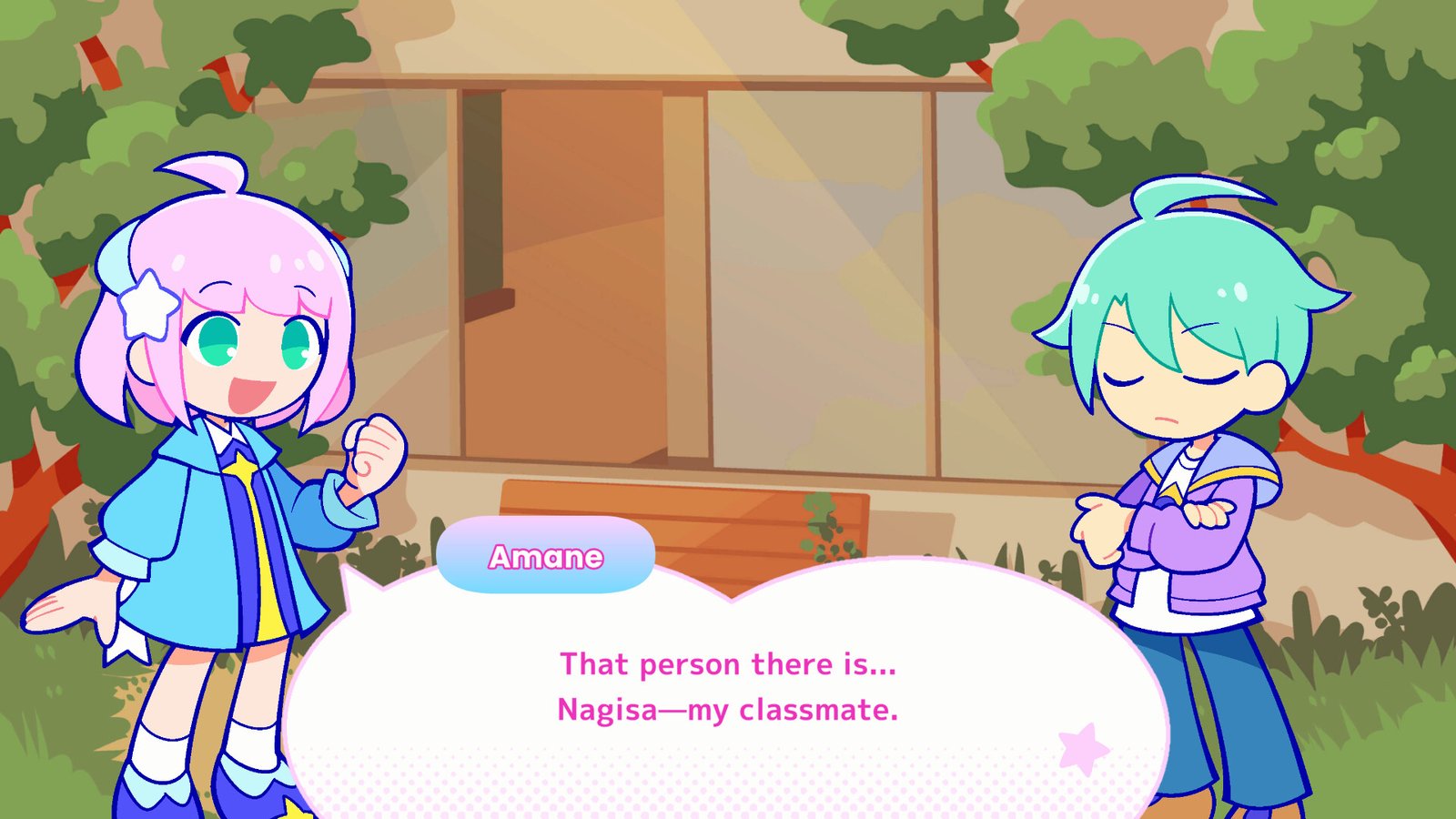The width and height of the screenshot is (1456, 819).
Task: Click the pink star continue indicator
Action: pos(1083,749)
